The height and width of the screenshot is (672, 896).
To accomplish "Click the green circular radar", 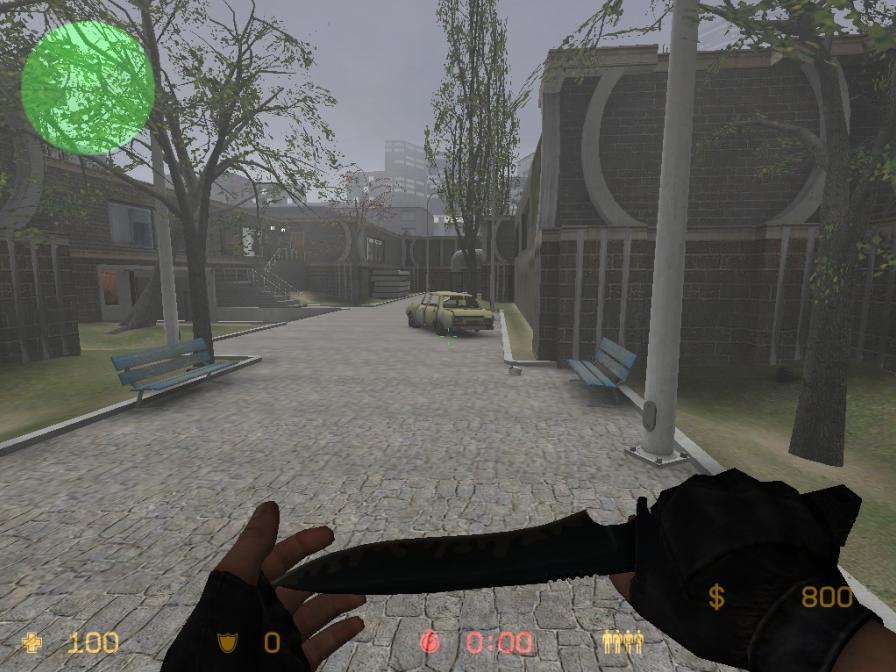I will [x=88, y=88].
